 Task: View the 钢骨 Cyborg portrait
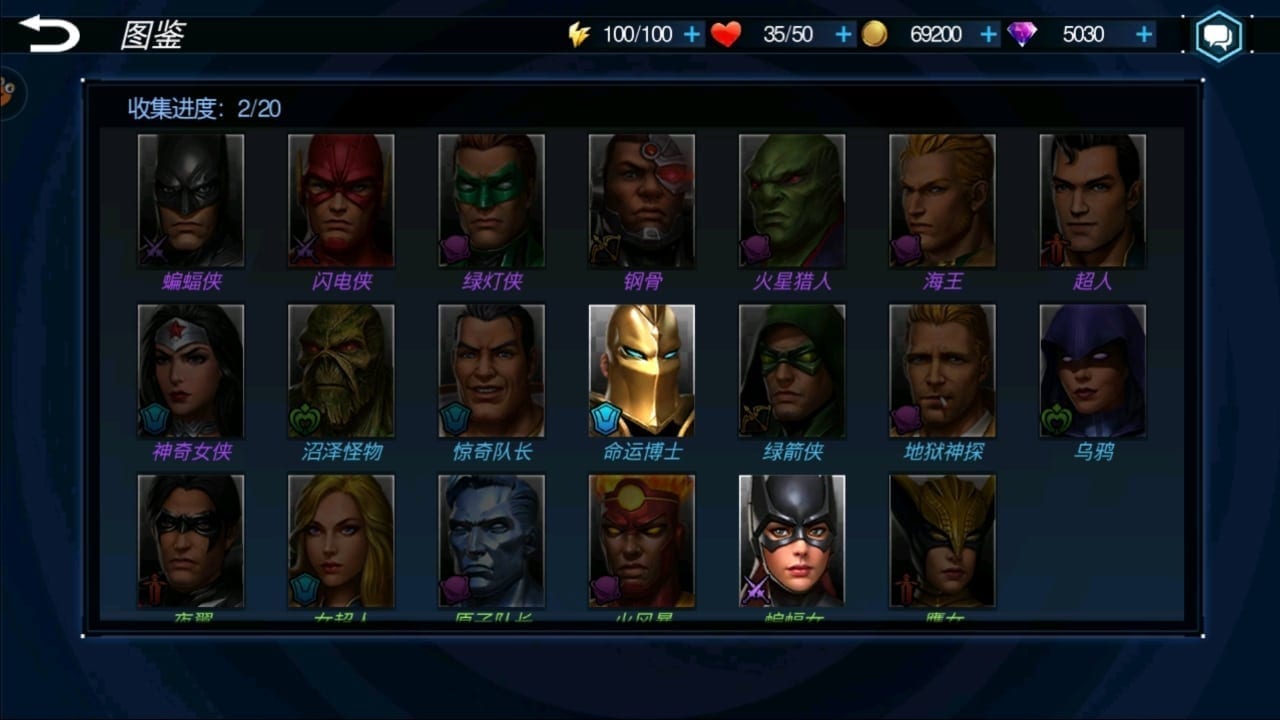(x=641, y=201)
